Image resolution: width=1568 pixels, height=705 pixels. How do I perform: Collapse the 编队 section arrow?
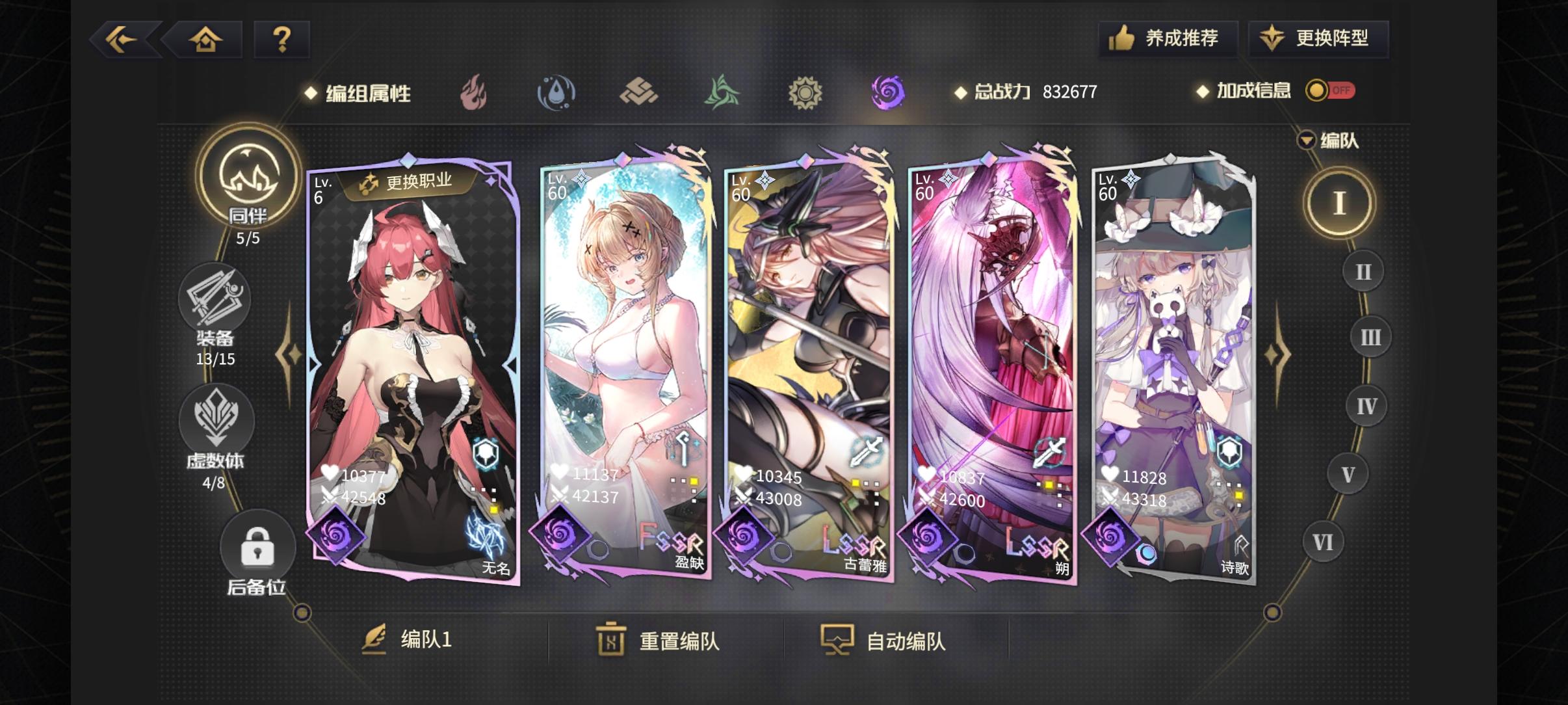1307,140
